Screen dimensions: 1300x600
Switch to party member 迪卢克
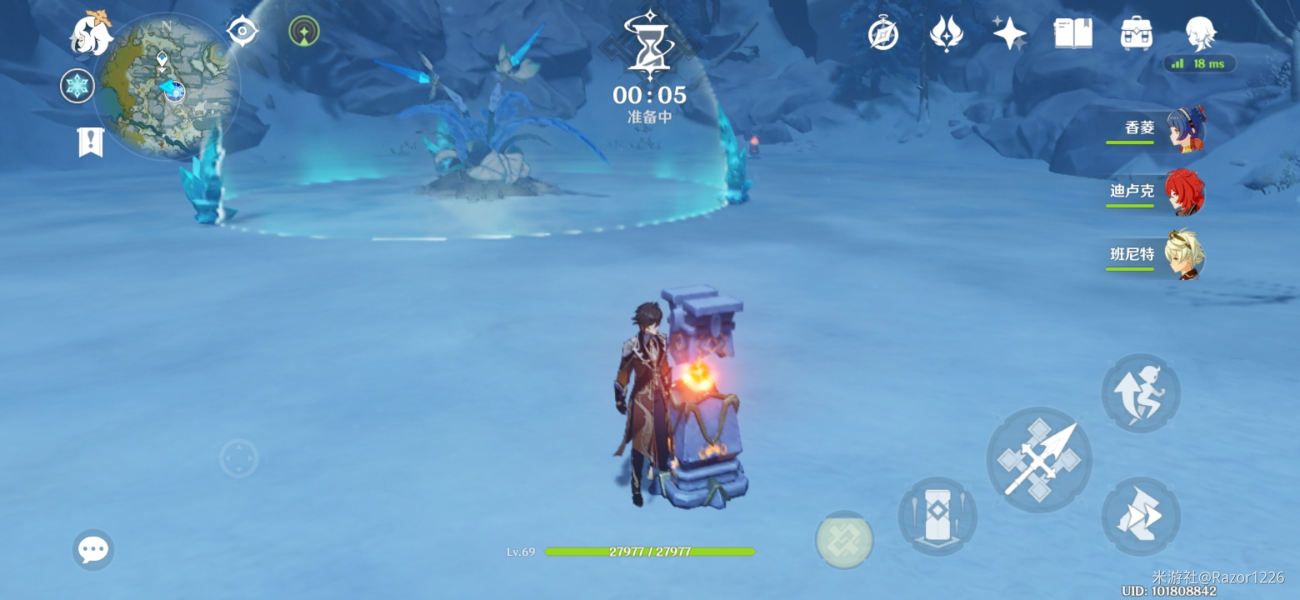pyautogui.click(x=1185, y=192)
